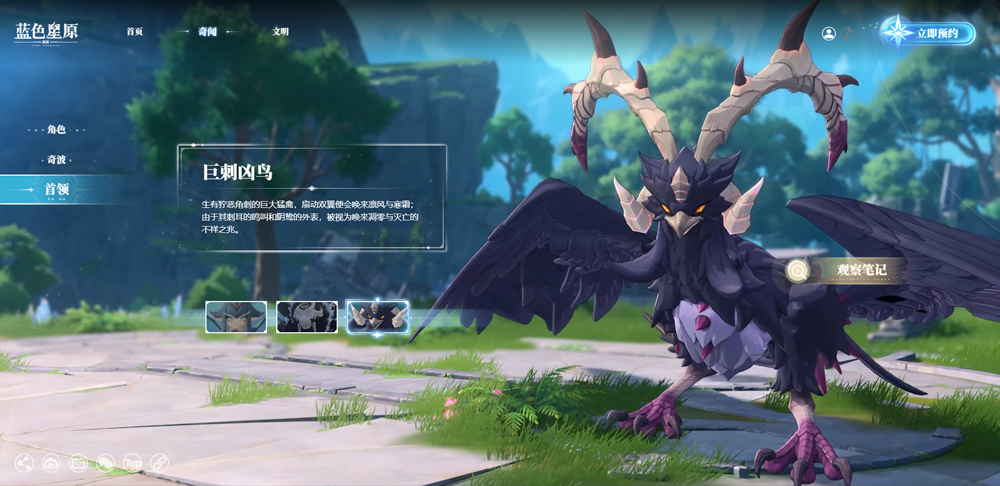Image resolution: width=1000 pixels, height=486 pixels.
Task: Open the Bilibili TV icon
Action: [78, 463]
